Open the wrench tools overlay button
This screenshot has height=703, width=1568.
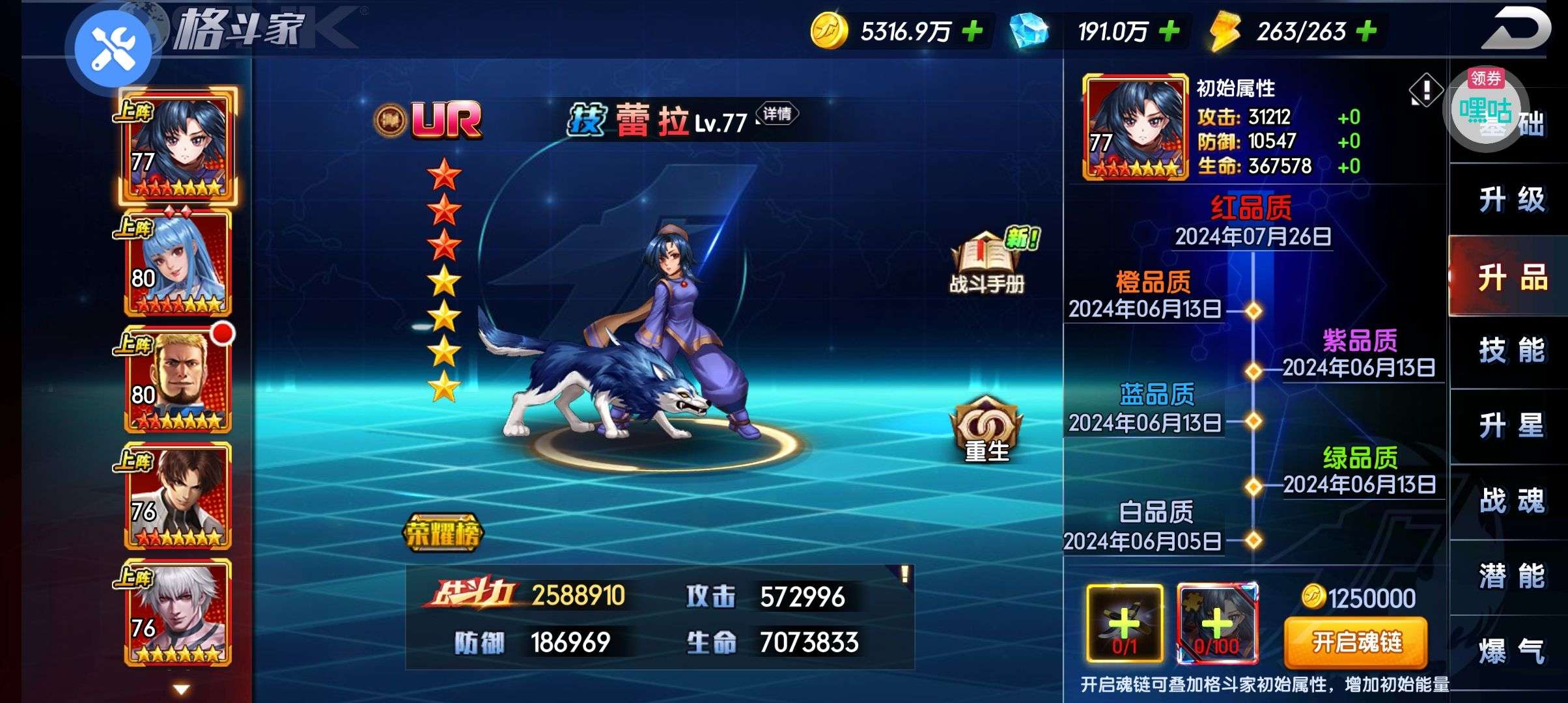point(113,49)
